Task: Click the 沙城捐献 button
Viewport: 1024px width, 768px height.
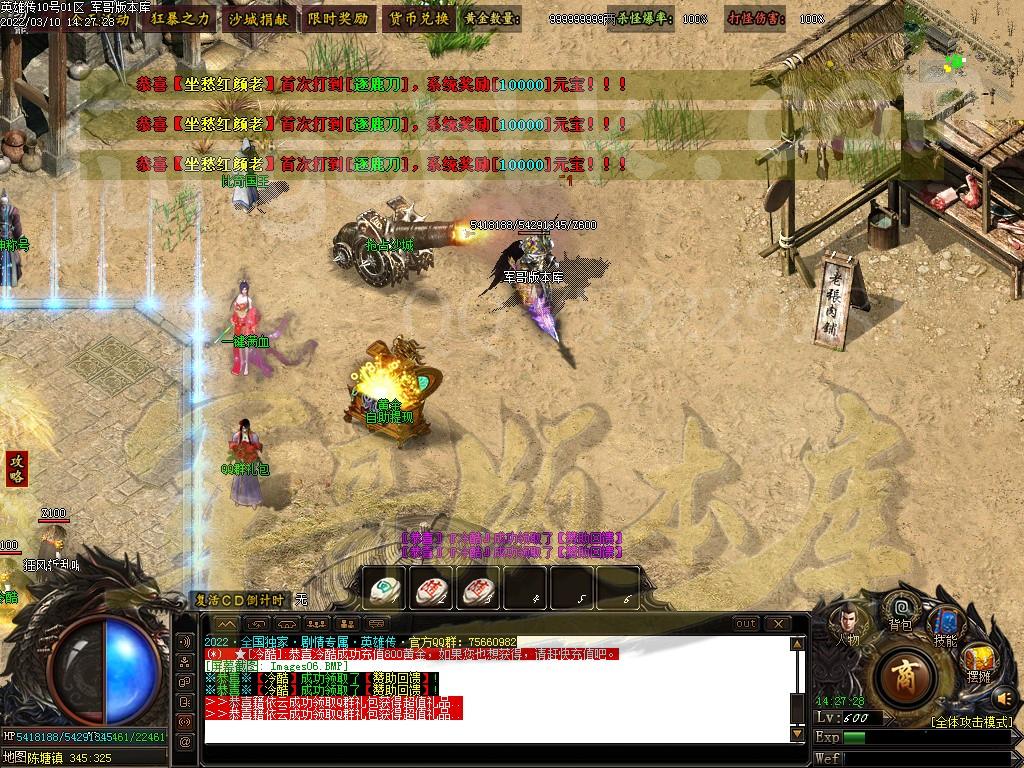Action: (258, 18)
